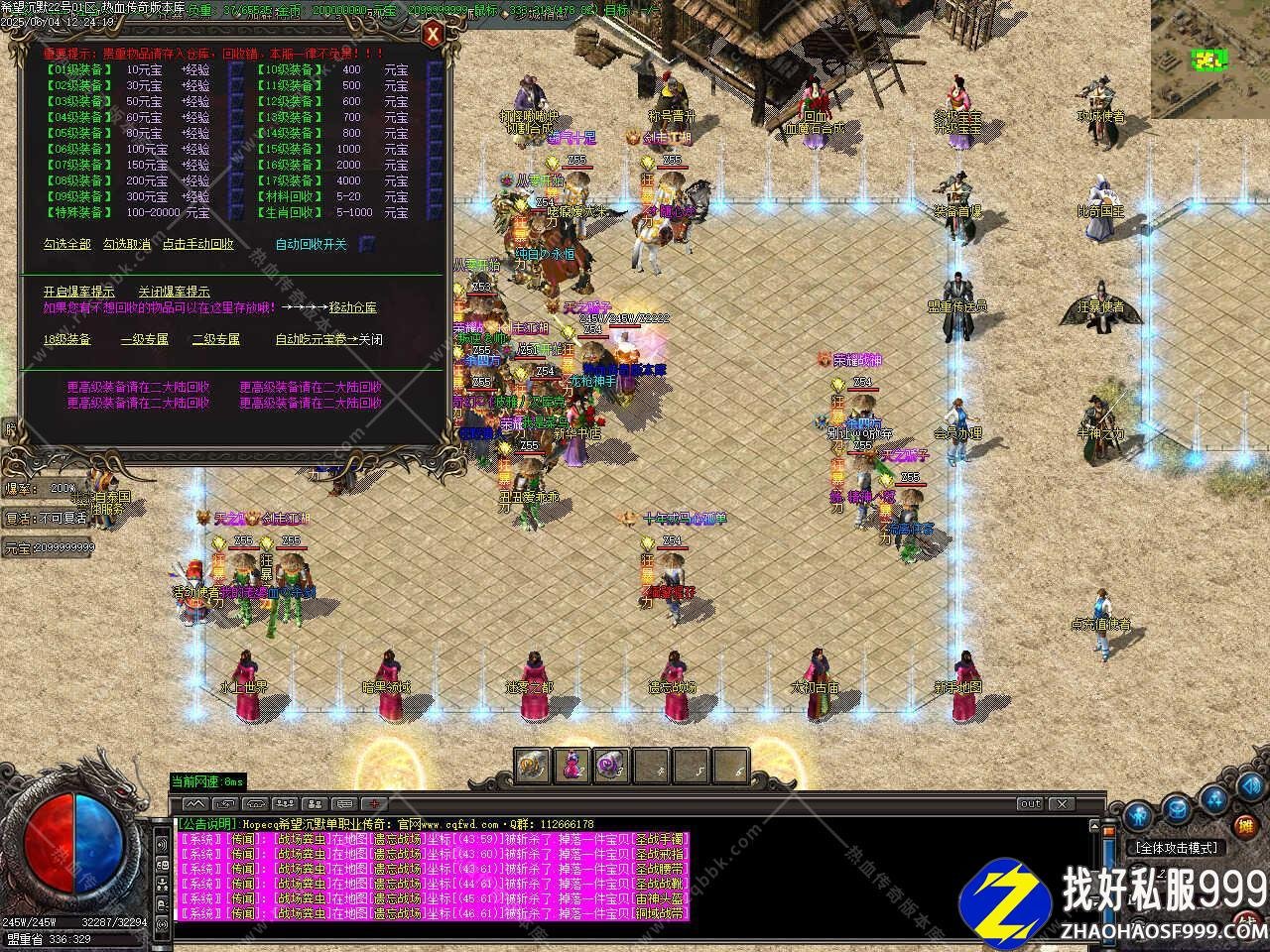
Task: Open 移动仓库 mobile warehouse
Action: pyautogui.click(x=352, y=307)
